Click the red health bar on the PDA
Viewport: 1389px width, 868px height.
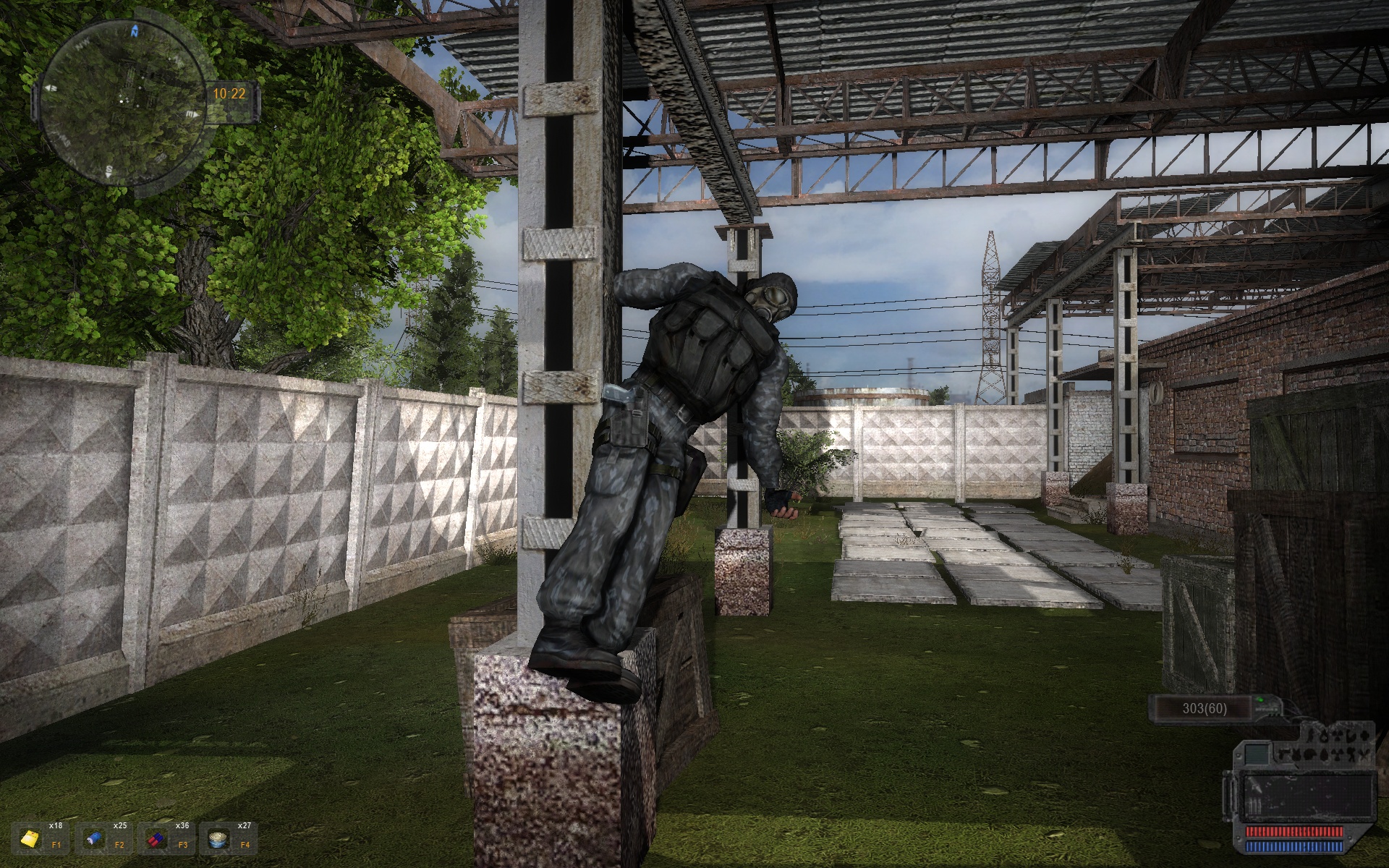pos(1294,832)
